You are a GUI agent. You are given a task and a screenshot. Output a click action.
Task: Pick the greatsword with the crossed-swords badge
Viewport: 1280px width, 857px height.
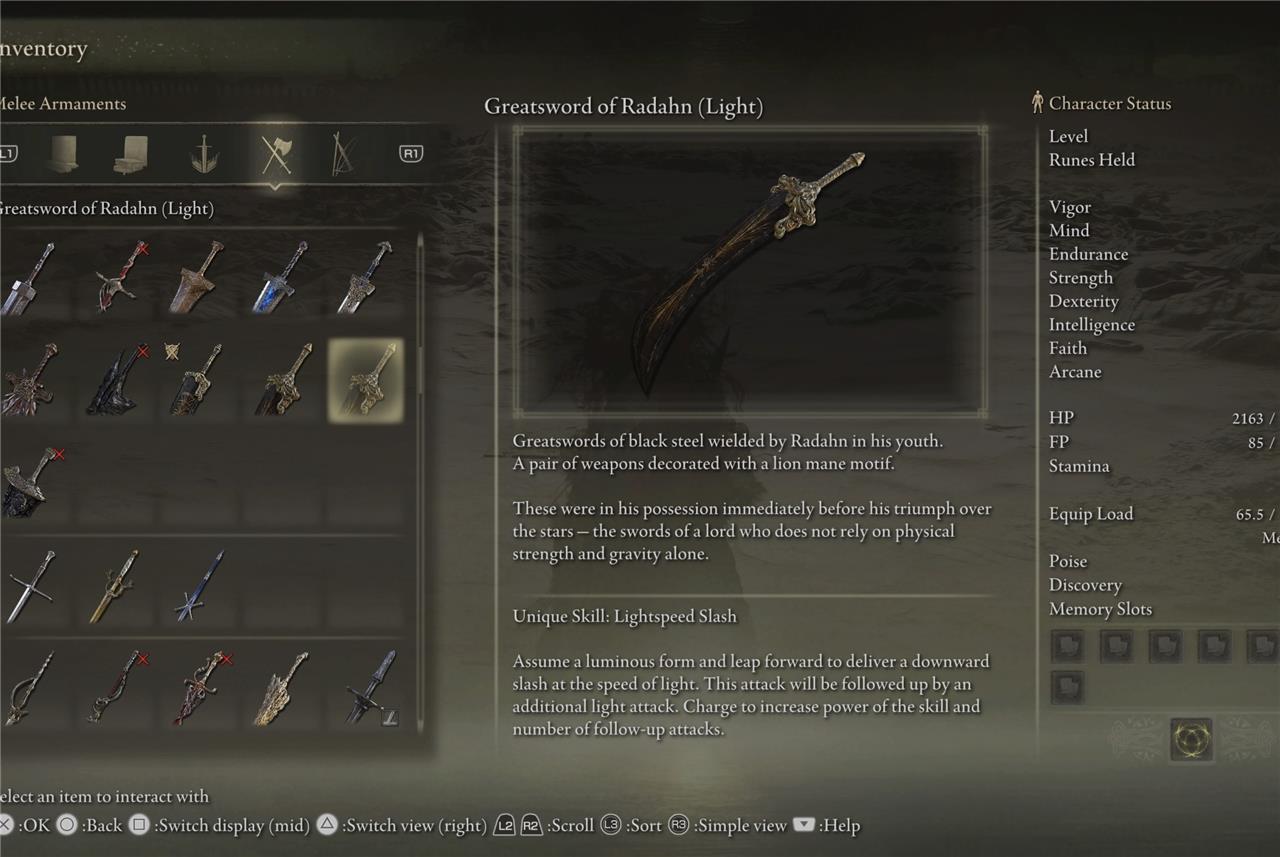pos(196,380)
